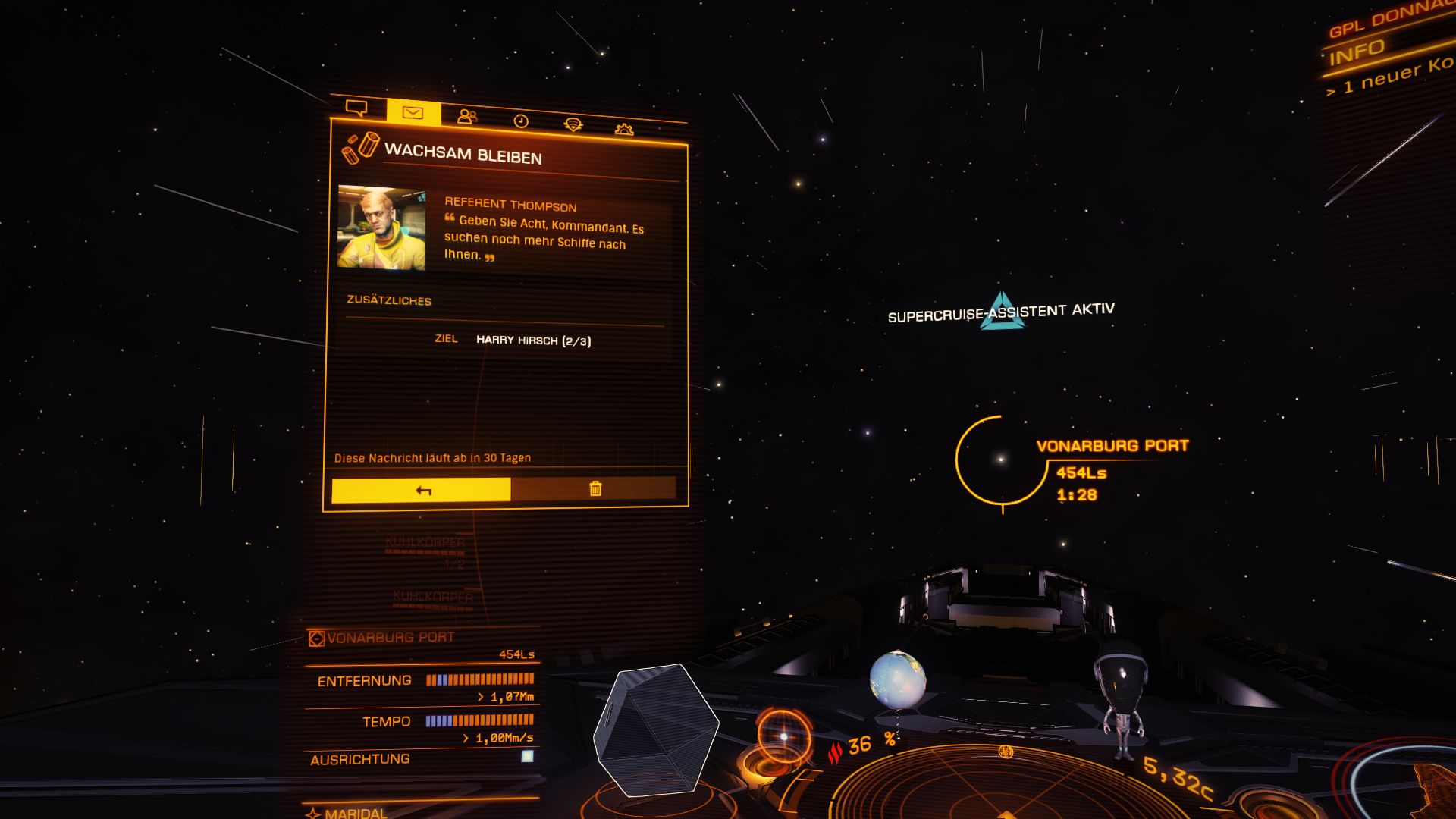
Task: Switch to the inbox envelope tab
Action: coord(413,113)
